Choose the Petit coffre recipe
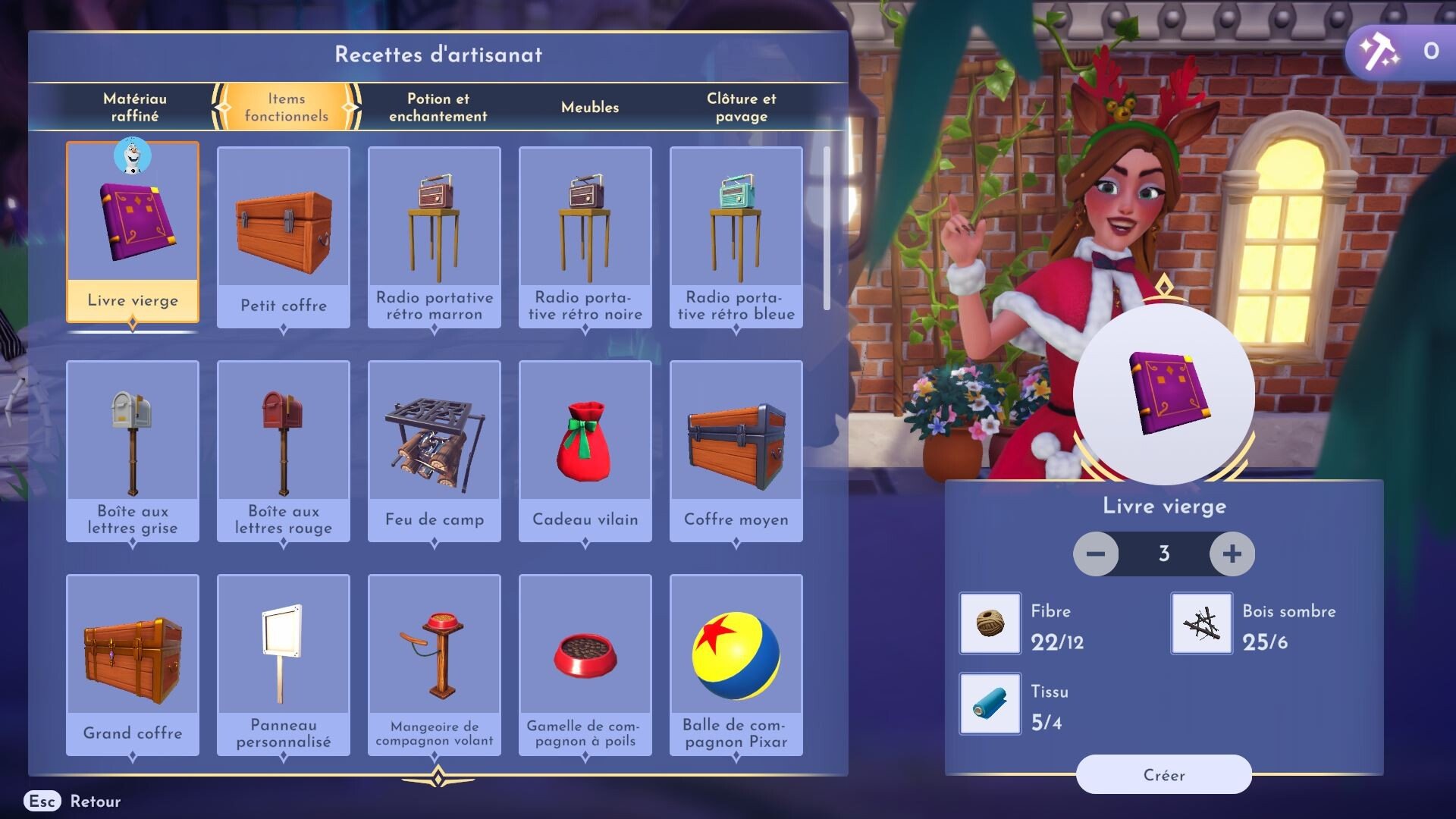 284,237
